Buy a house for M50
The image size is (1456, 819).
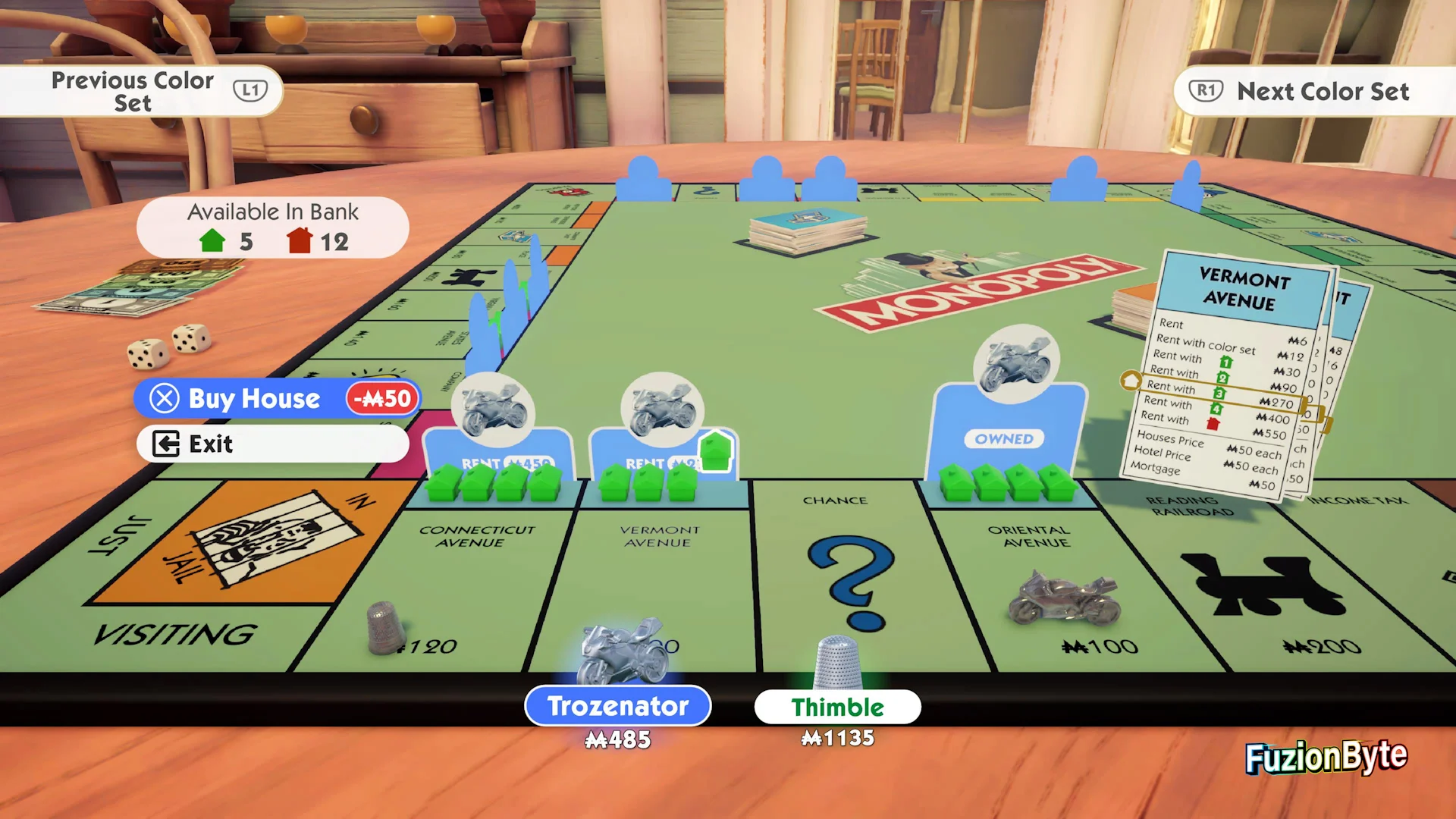pyautogui.click(x=277, y=399)
